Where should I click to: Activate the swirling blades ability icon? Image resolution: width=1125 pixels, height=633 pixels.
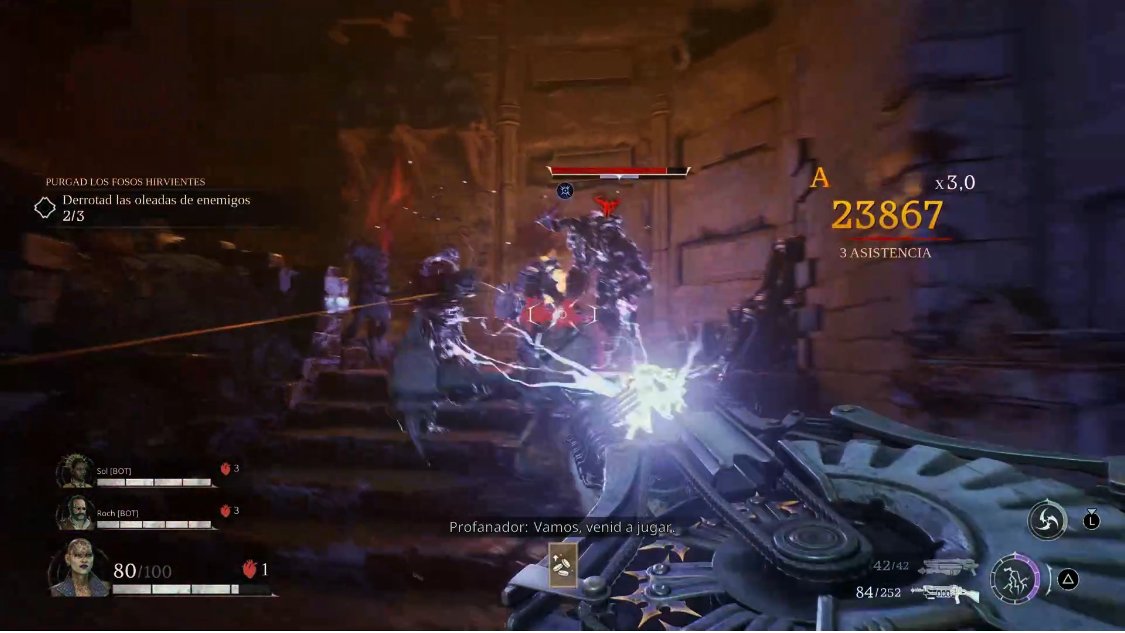pyautogui.click(x=1046, y=521)
